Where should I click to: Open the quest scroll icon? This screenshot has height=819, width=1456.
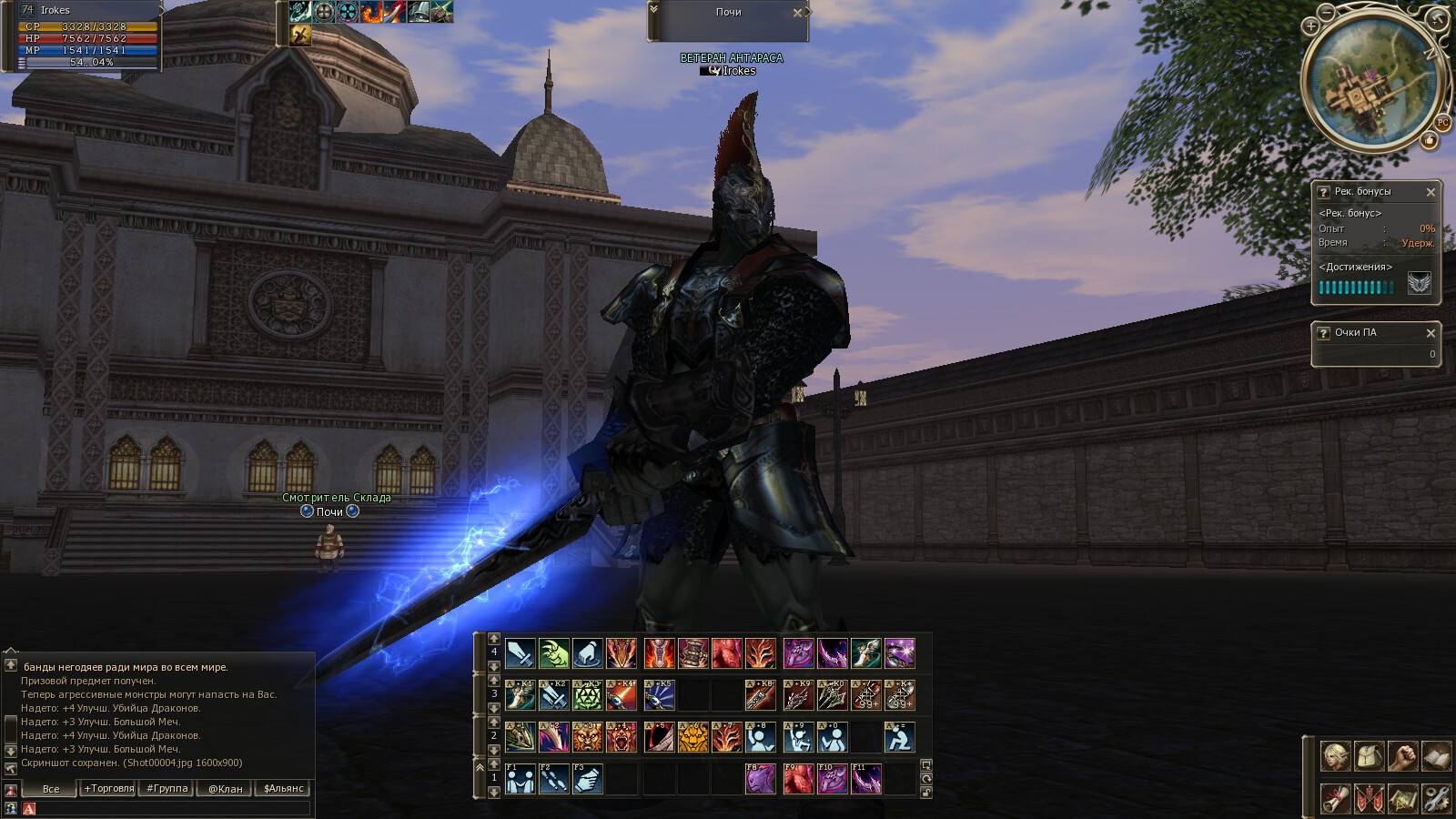(x=1335, y=798)
